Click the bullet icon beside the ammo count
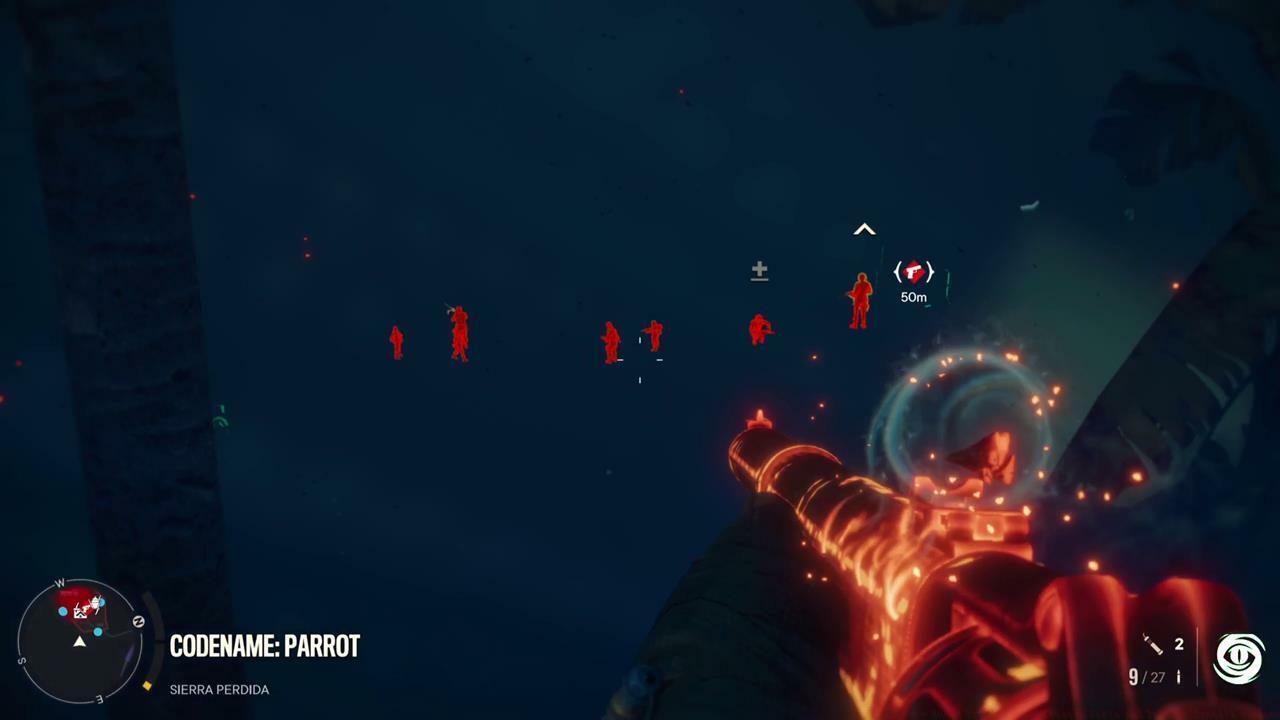The width and height of the screenshot is (1280, 720). 1178,677
